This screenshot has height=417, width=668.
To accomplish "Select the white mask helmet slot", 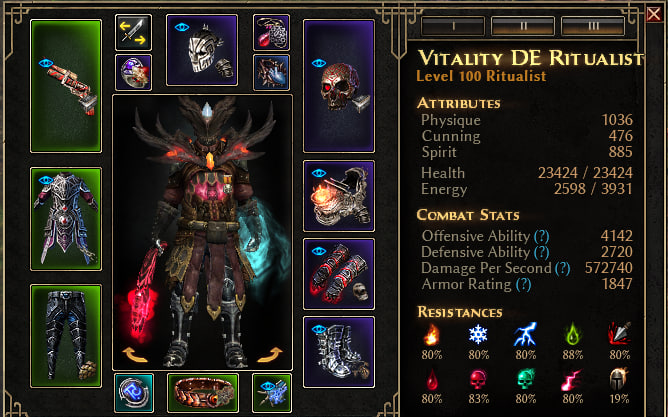I will tap(201, 50).
